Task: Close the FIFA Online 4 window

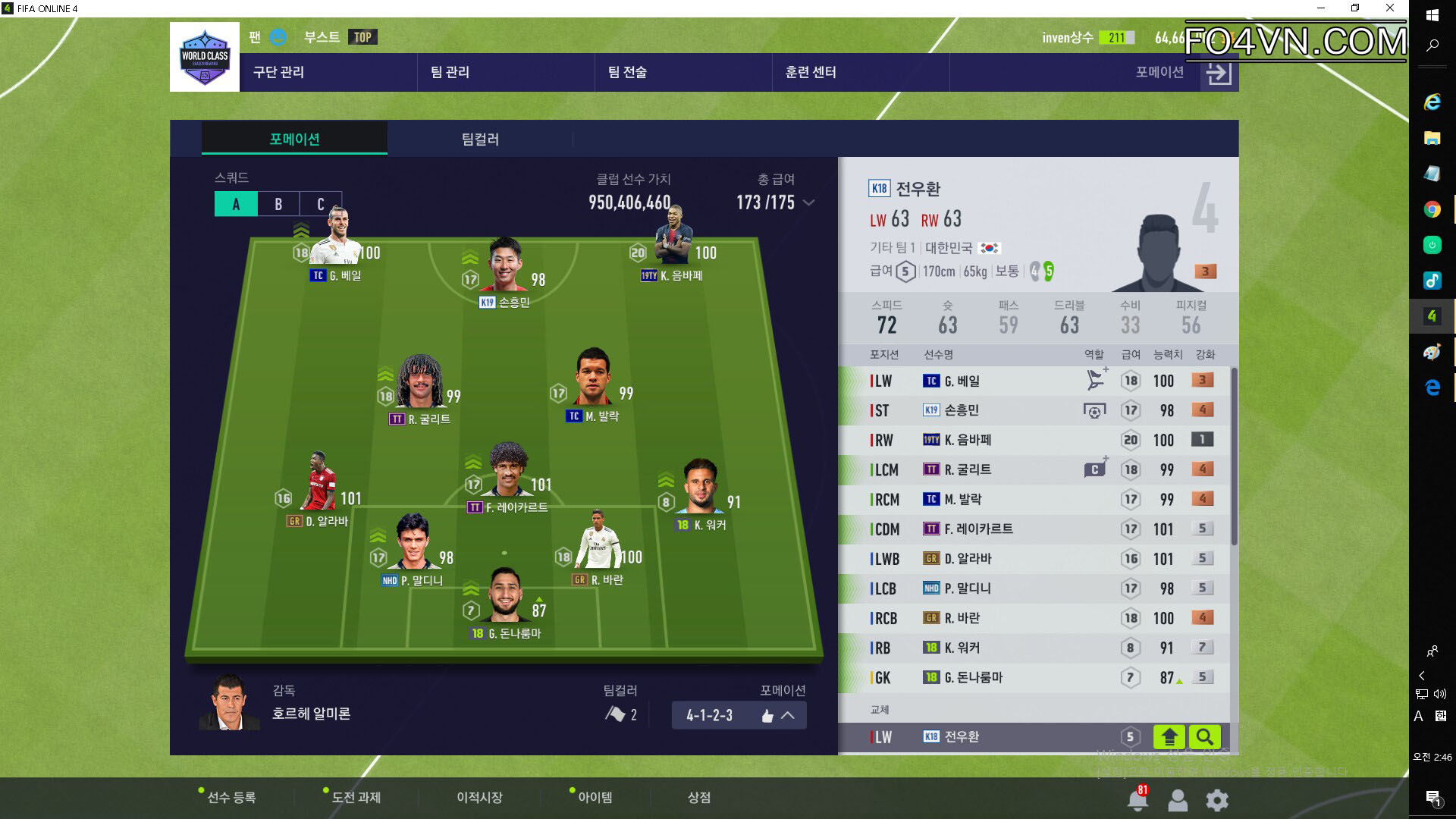Action: pyautogui.click(x=1390, y=8)
